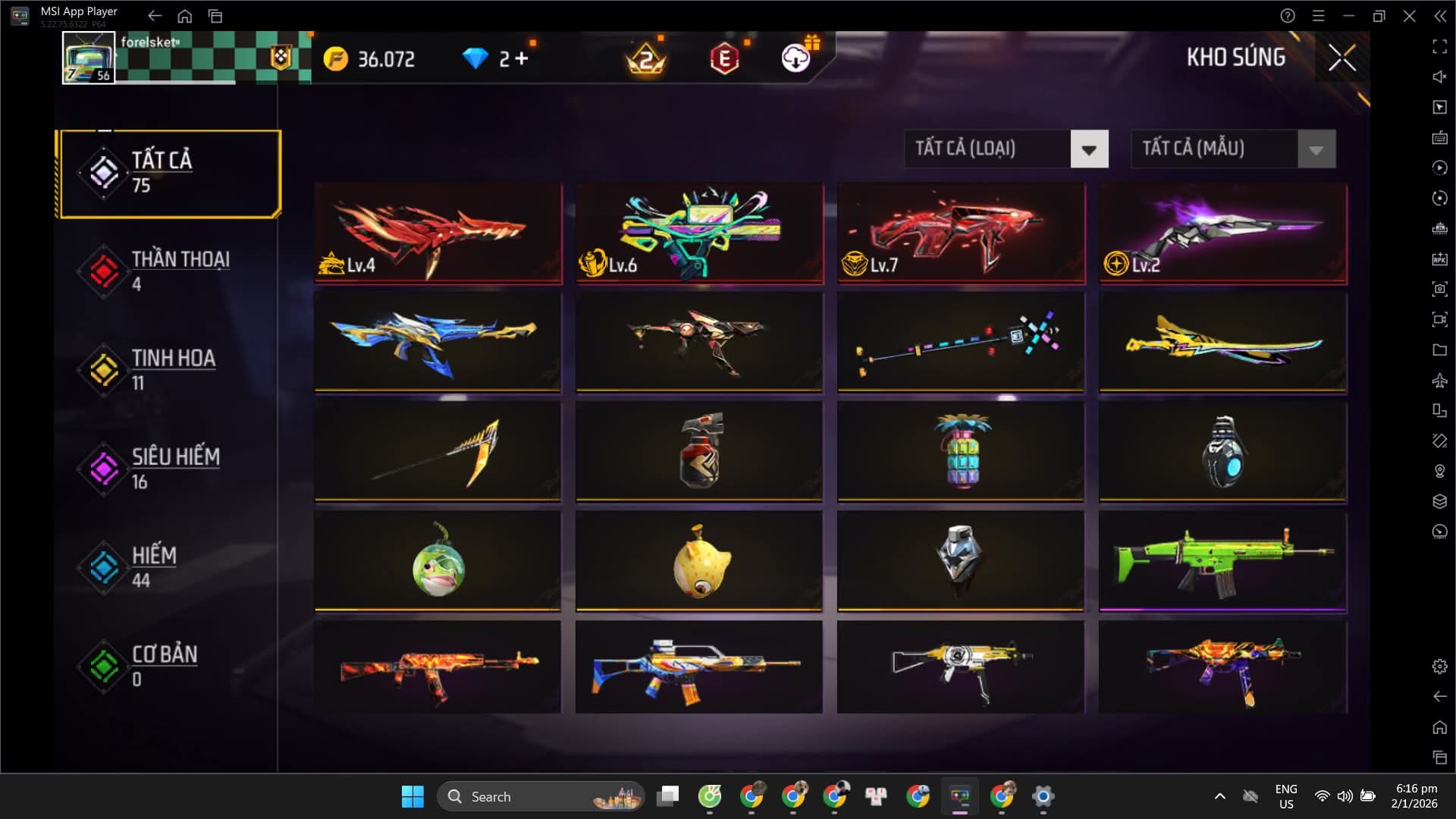Screen dimensions: 1456x819
Task: Select the Tất Cả category tab
Action: [x=170, y=173]
